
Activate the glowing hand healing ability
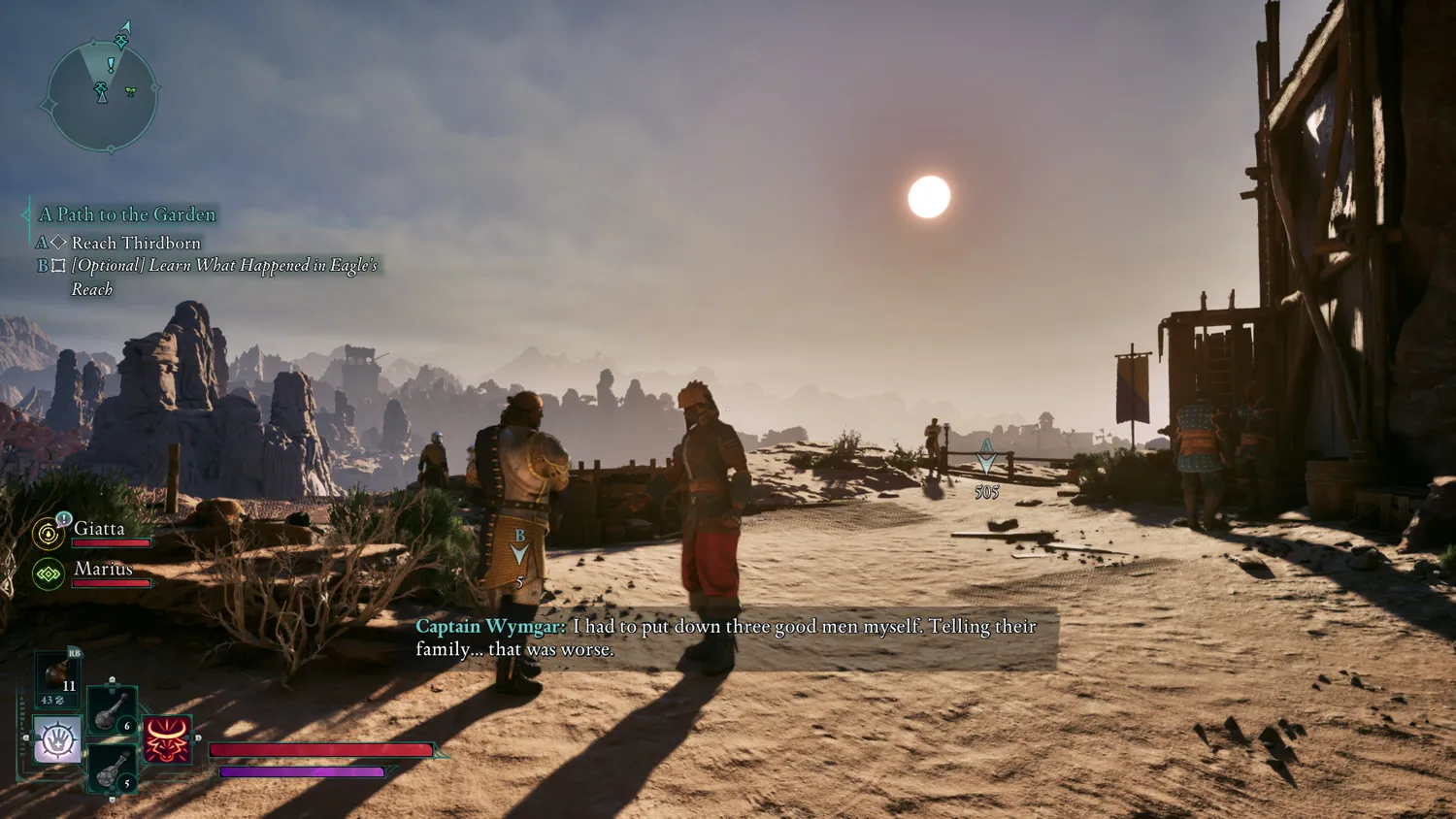coord(57,740)
